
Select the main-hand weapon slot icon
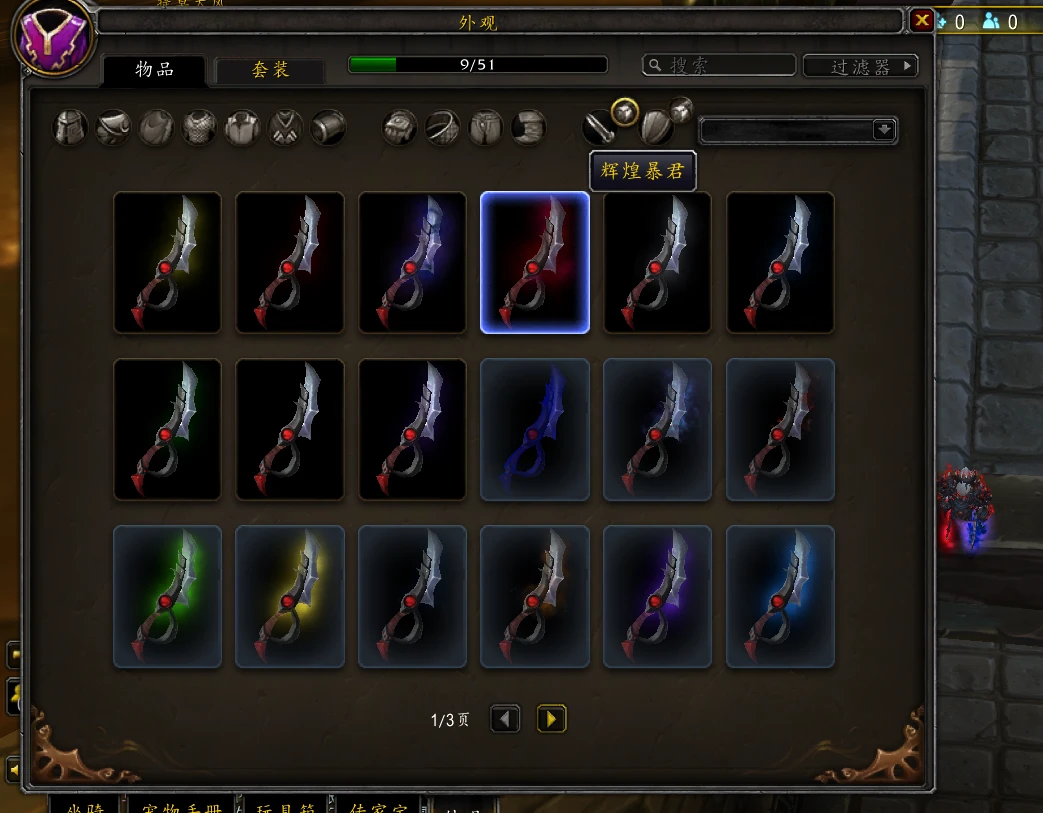(x=600, y=128)
